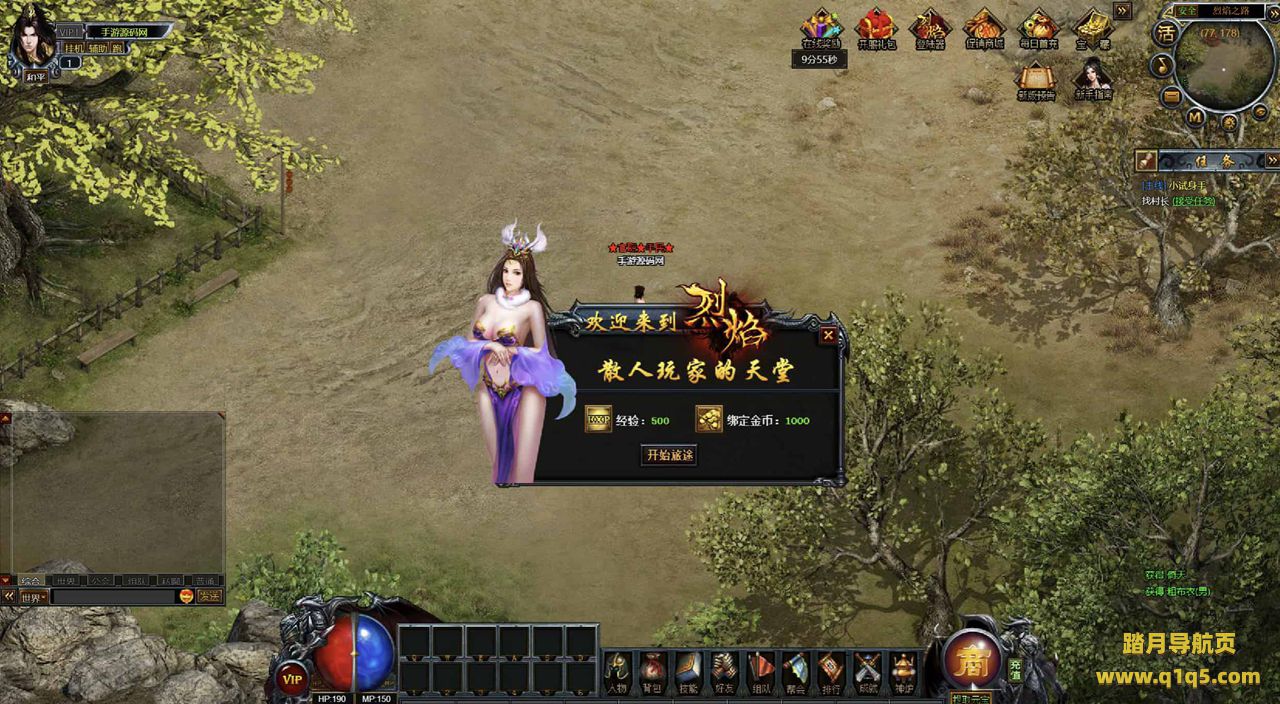Open the 促销商城 promo shop
The image size is (1280, 704).
coord(984,29)
